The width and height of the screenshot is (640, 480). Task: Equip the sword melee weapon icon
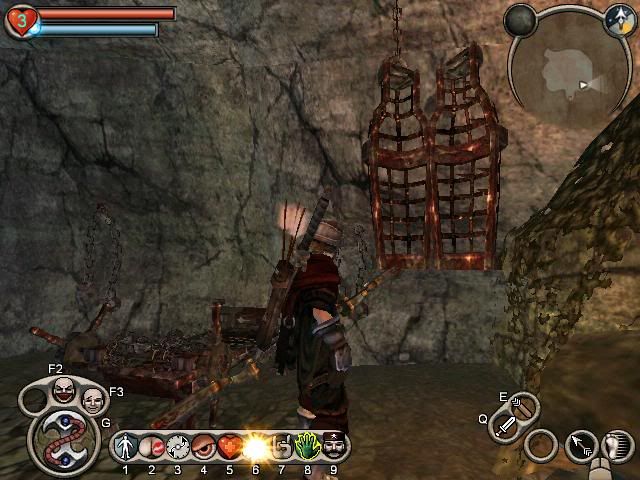coord(504,427)
